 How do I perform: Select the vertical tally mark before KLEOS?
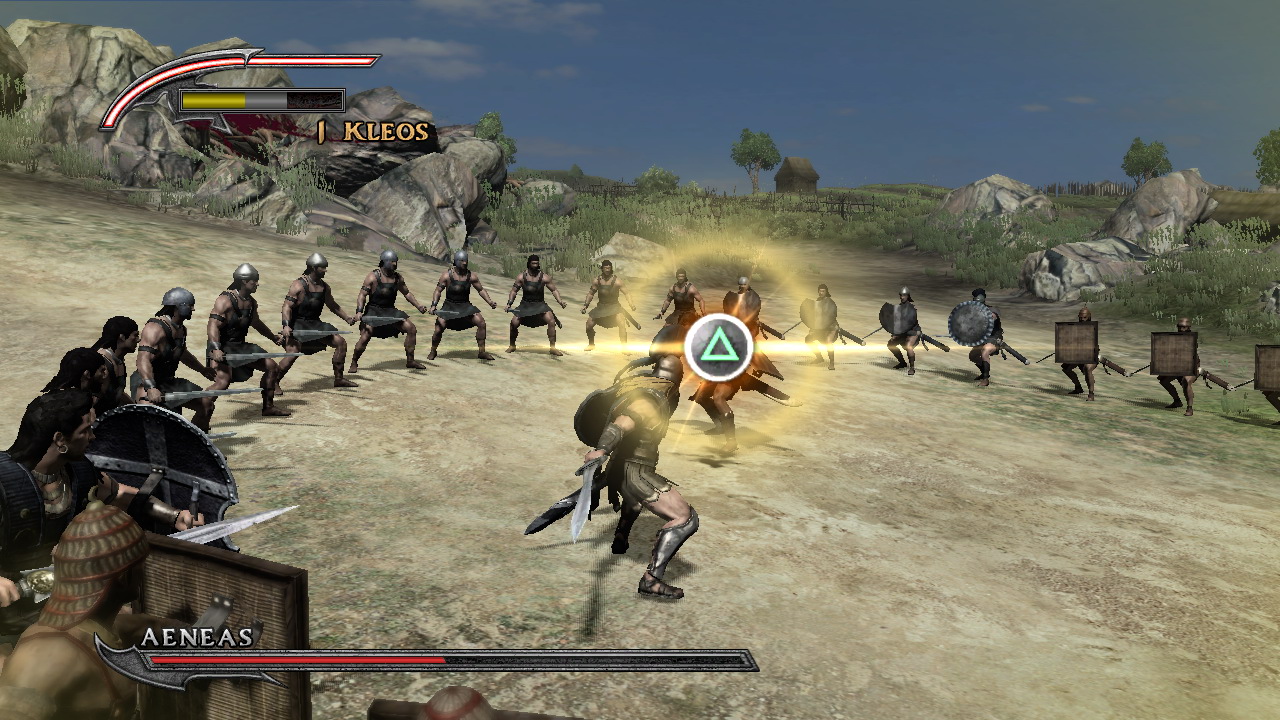click(322, 129)
